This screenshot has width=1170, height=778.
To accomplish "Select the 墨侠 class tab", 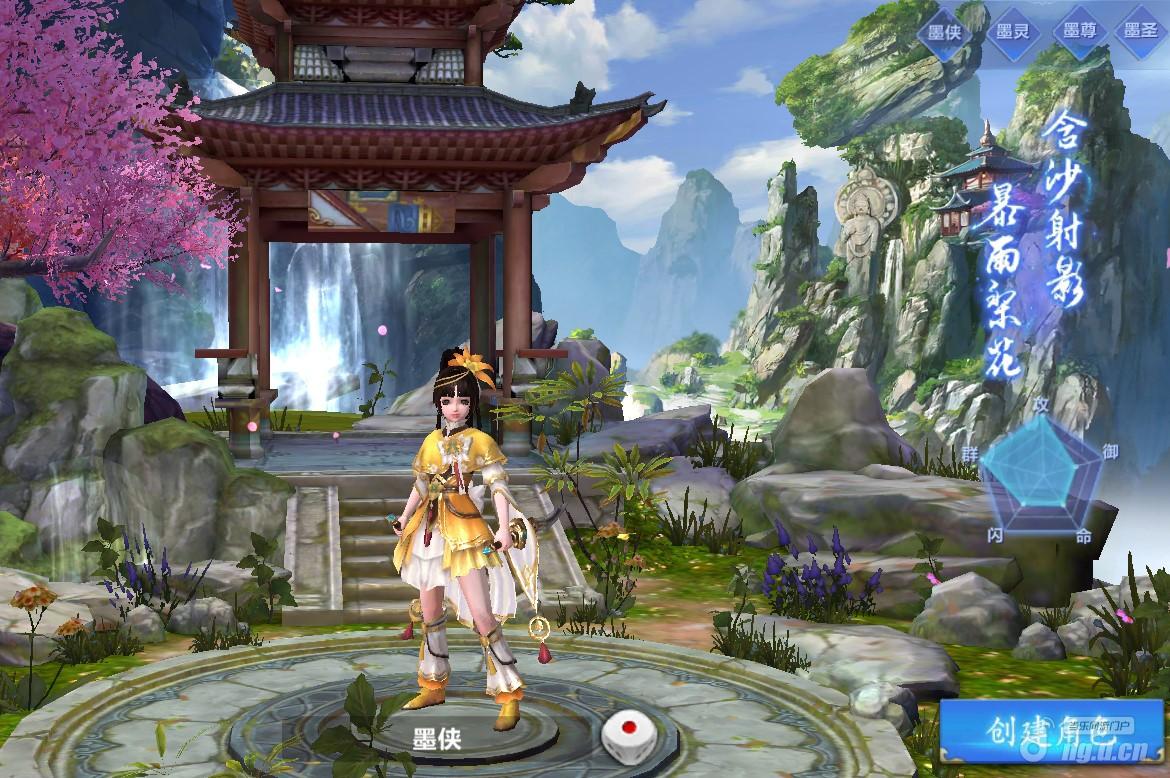I will pyautogui.click(x=945, y=31).
